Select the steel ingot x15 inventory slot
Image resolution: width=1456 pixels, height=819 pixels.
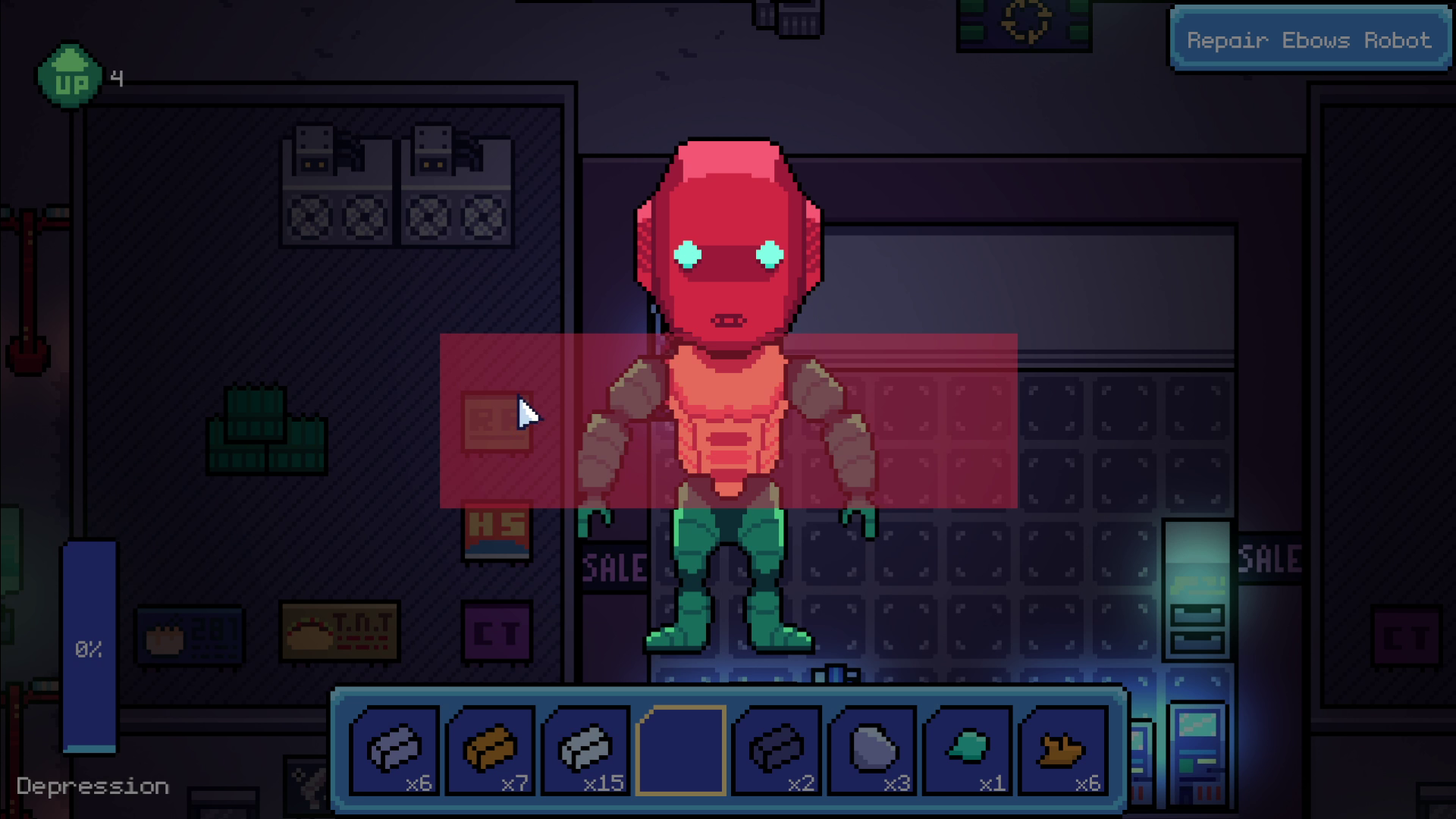[586, 751]
